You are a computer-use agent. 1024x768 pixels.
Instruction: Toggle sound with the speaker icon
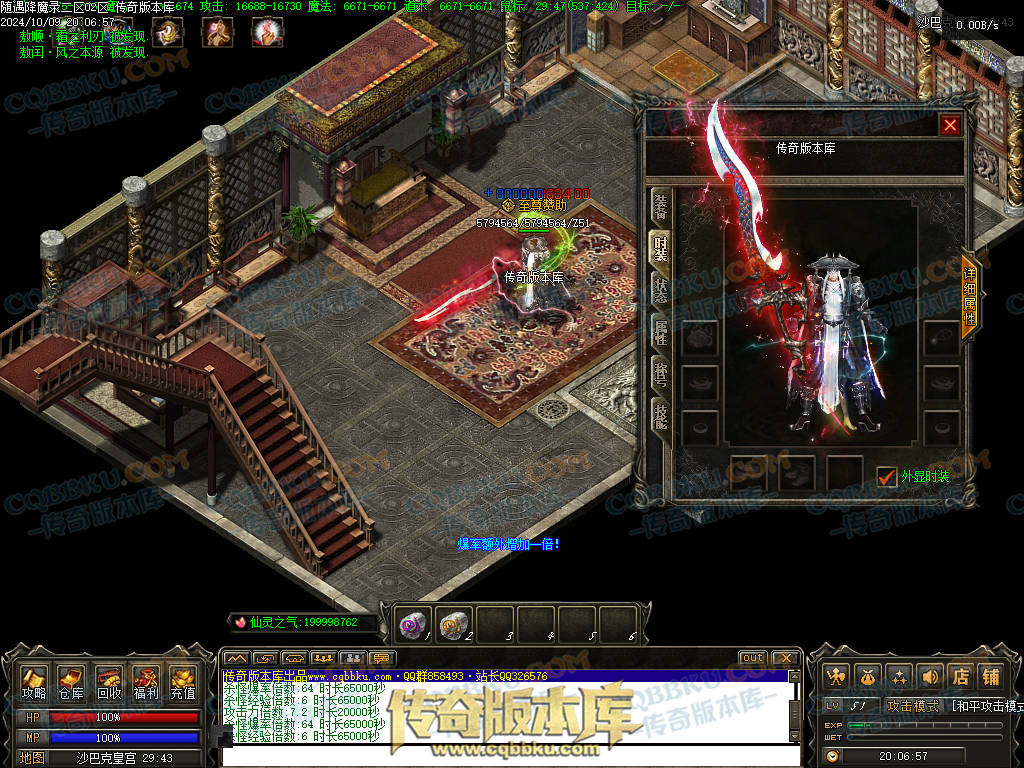tap(930, 676)
